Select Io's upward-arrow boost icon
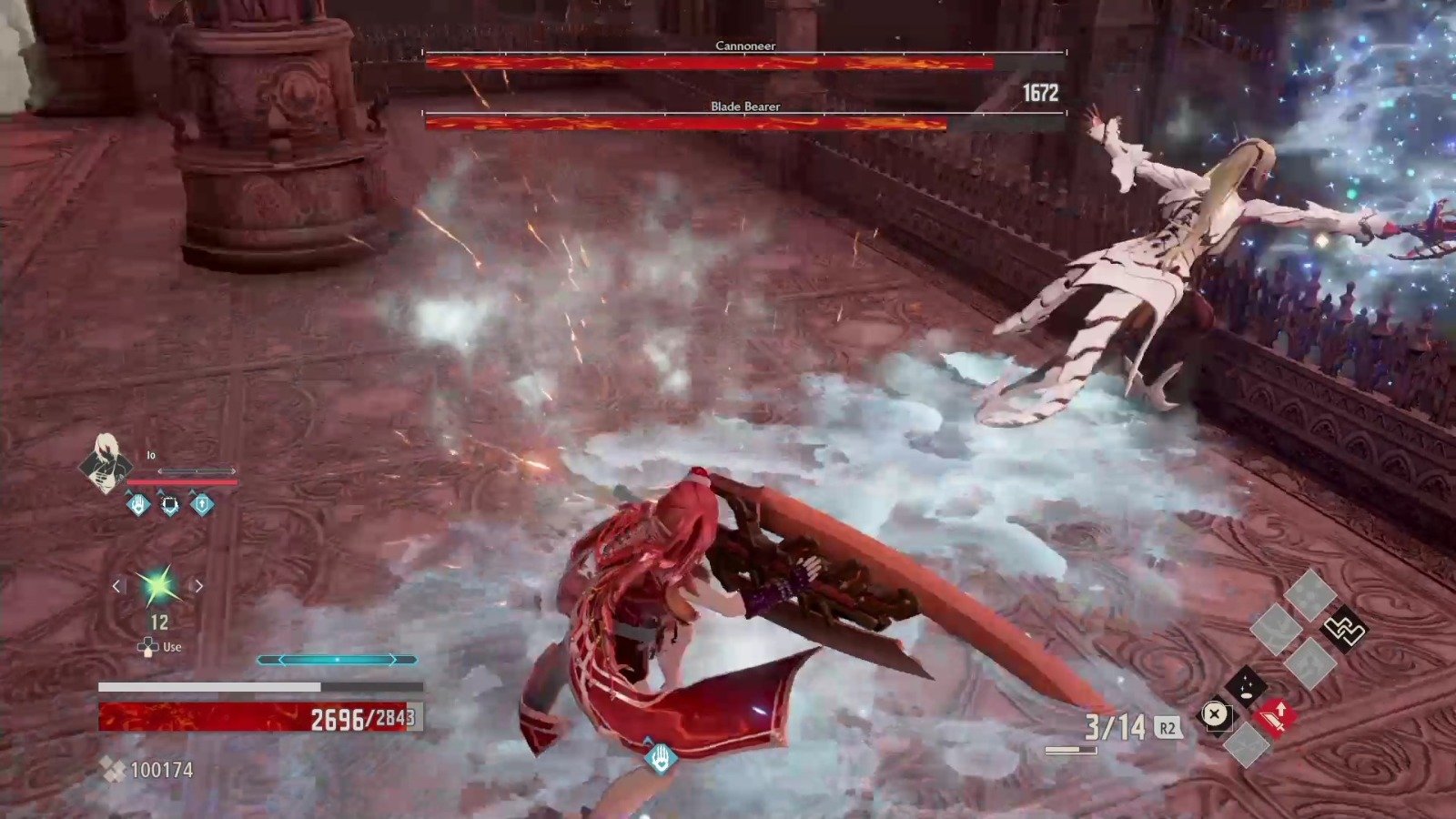 click(201, 504)
